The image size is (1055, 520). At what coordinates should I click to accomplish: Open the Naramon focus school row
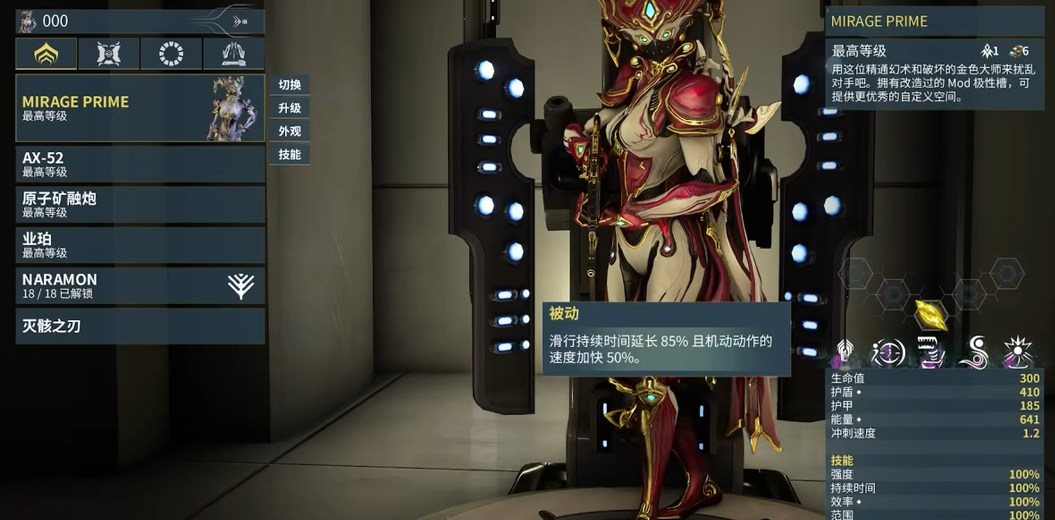click(140, 286)
